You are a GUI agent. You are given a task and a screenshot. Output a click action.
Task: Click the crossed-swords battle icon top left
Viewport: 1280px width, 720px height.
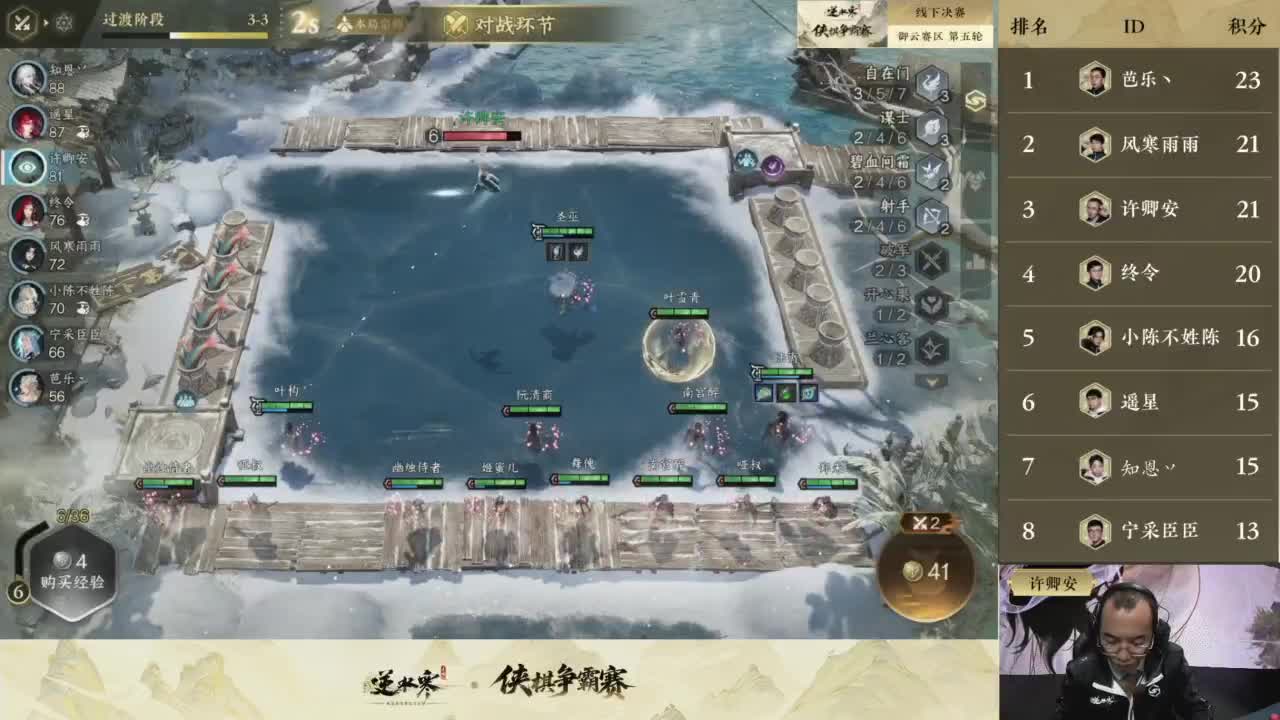coord(21,22)
